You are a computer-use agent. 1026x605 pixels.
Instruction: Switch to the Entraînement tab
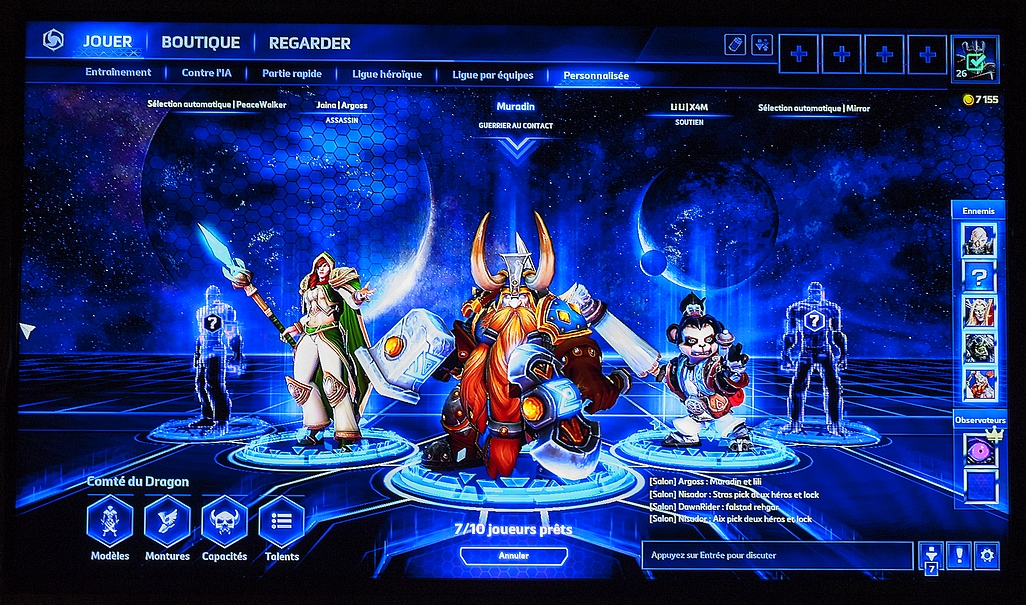pos(118,73)
